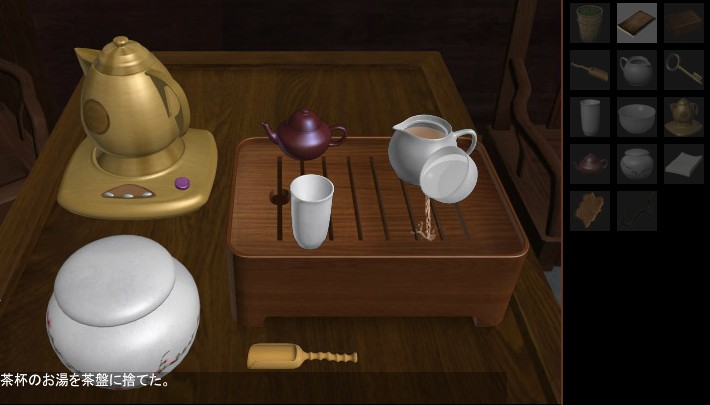This screenshot has width=710, height=405.
Task: Choose the brass key from inventory
Action: coord(684,70)
